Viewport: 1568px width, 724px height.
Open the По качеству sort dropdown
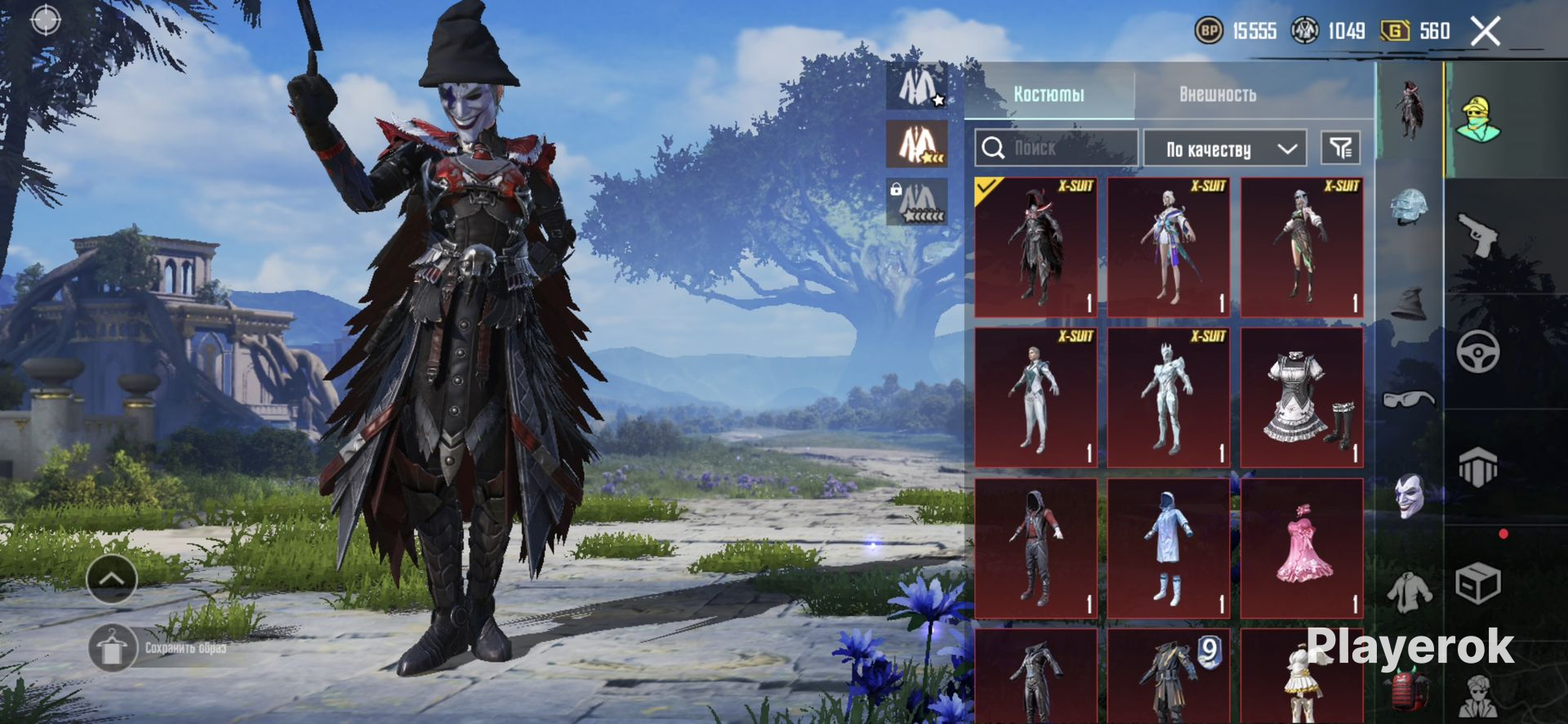coord(1224,149)
